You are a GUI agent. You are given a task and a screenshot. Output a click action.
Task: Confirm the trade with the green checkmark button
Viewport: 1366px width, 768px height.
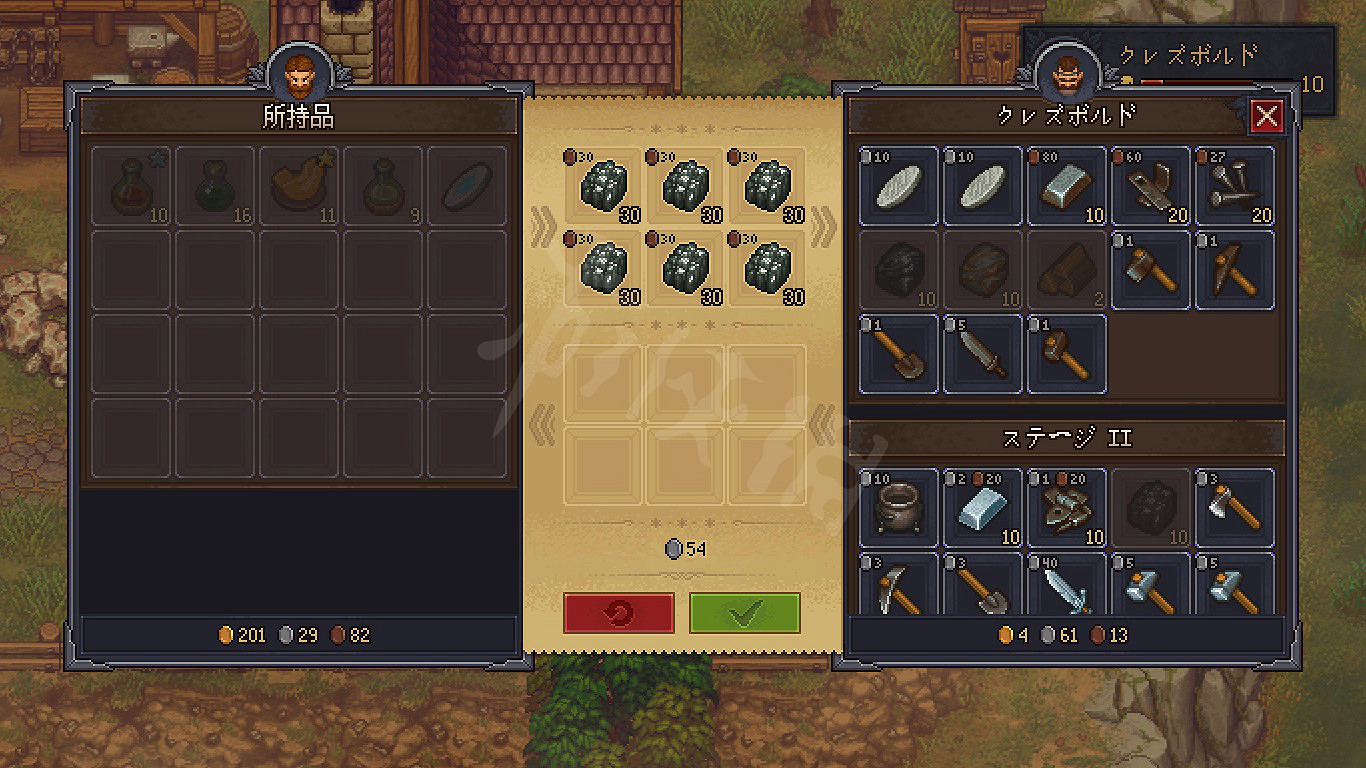point(744,613)
